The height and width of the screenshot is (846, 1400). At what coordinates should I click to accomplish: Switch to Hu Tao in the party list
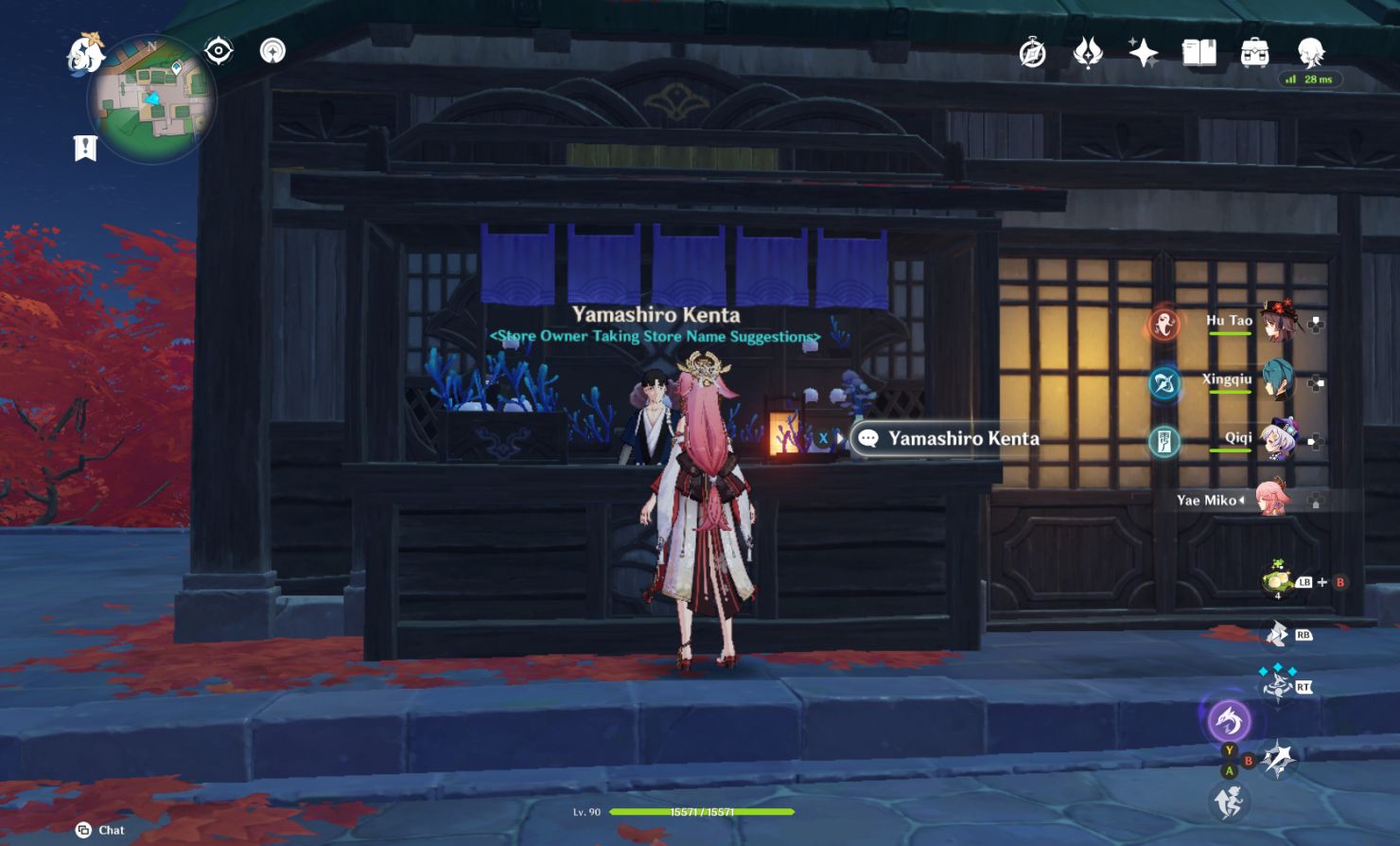coord(1279,321)
